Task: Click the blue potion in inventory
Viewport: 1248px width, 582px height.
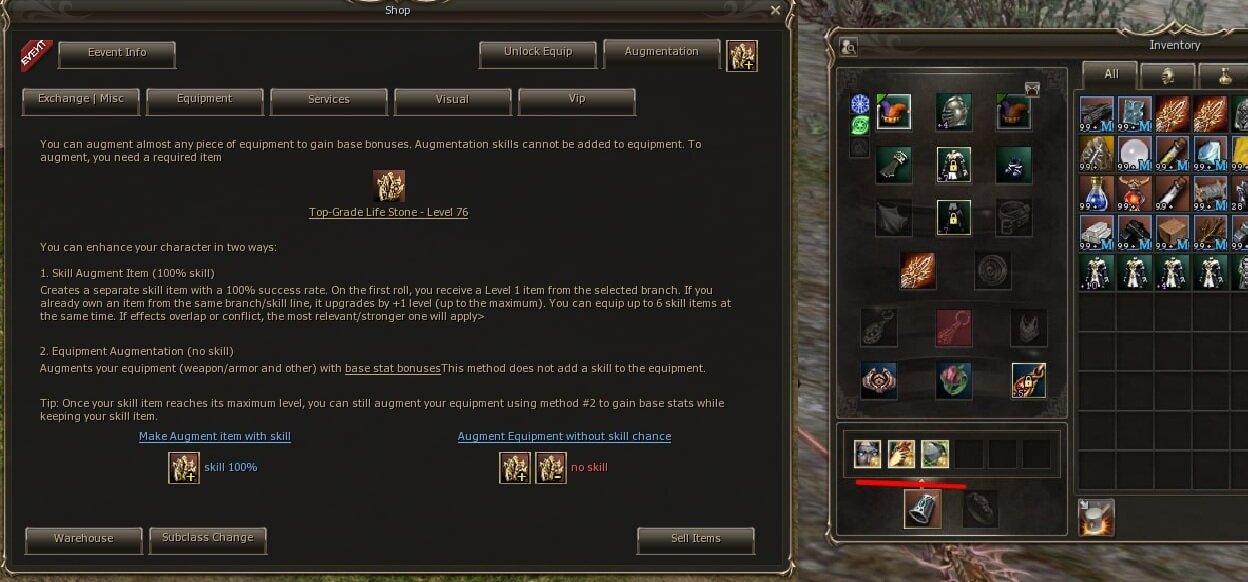Action: tap(1096, 192)
